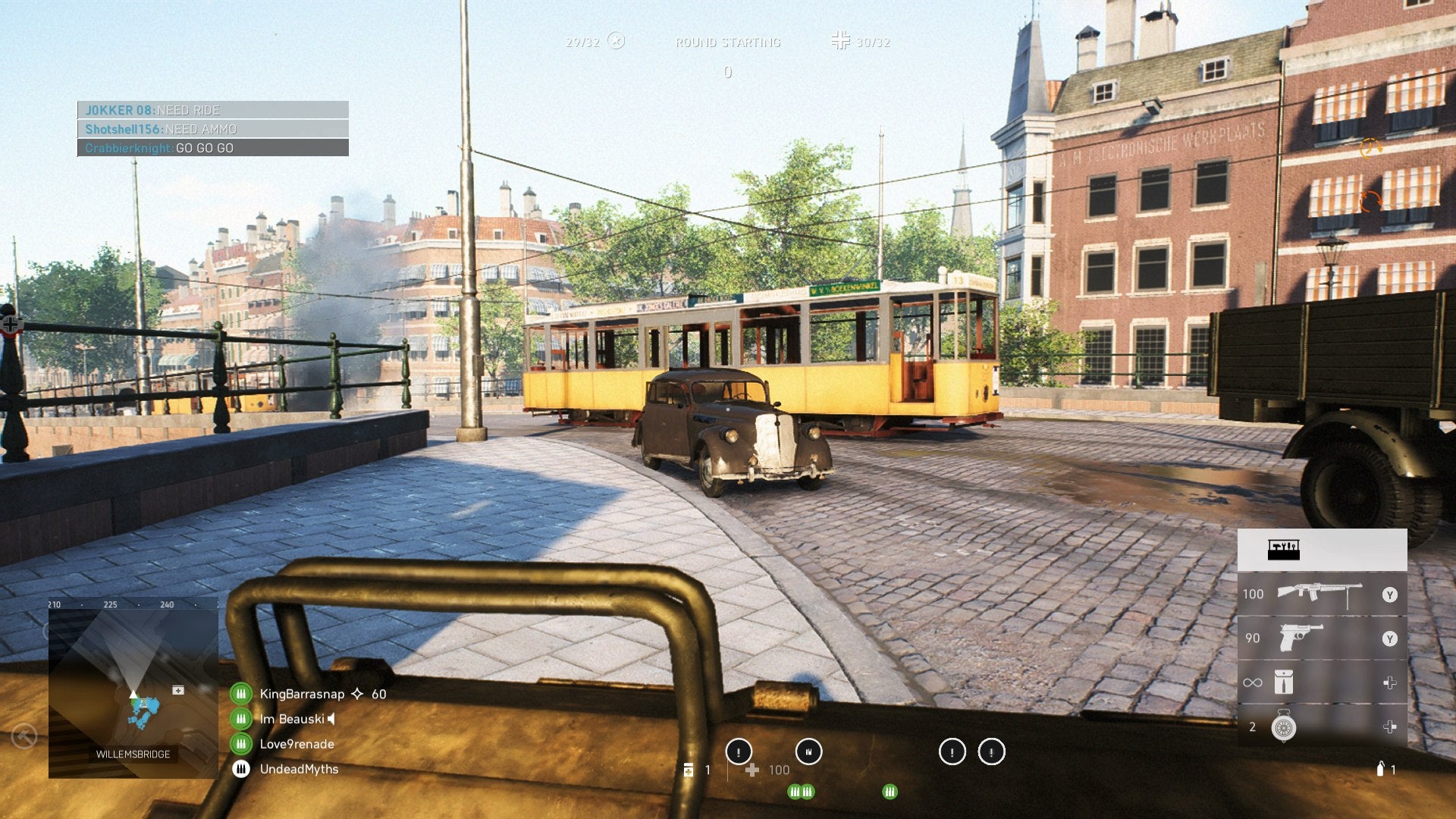Viewport: 1456px width, 819px height.
Task: Select the primary submachine gun slot
Action: click(x=1321, y=594)
